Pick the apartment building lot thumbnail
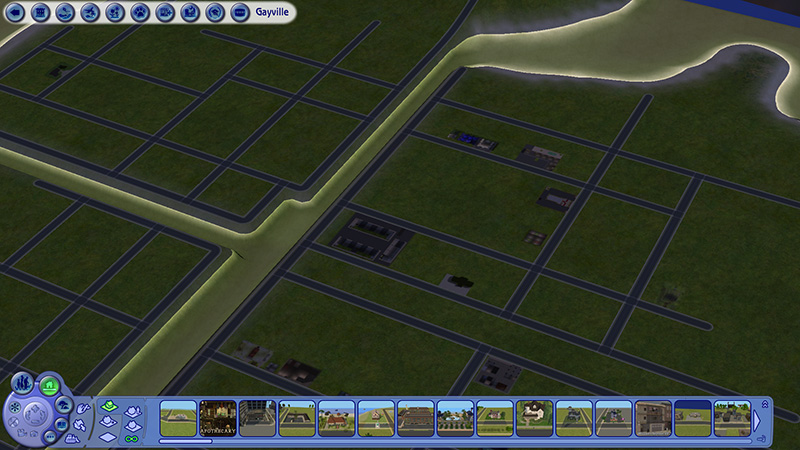This screenshot has height=450, width=800. coord(653,418)
